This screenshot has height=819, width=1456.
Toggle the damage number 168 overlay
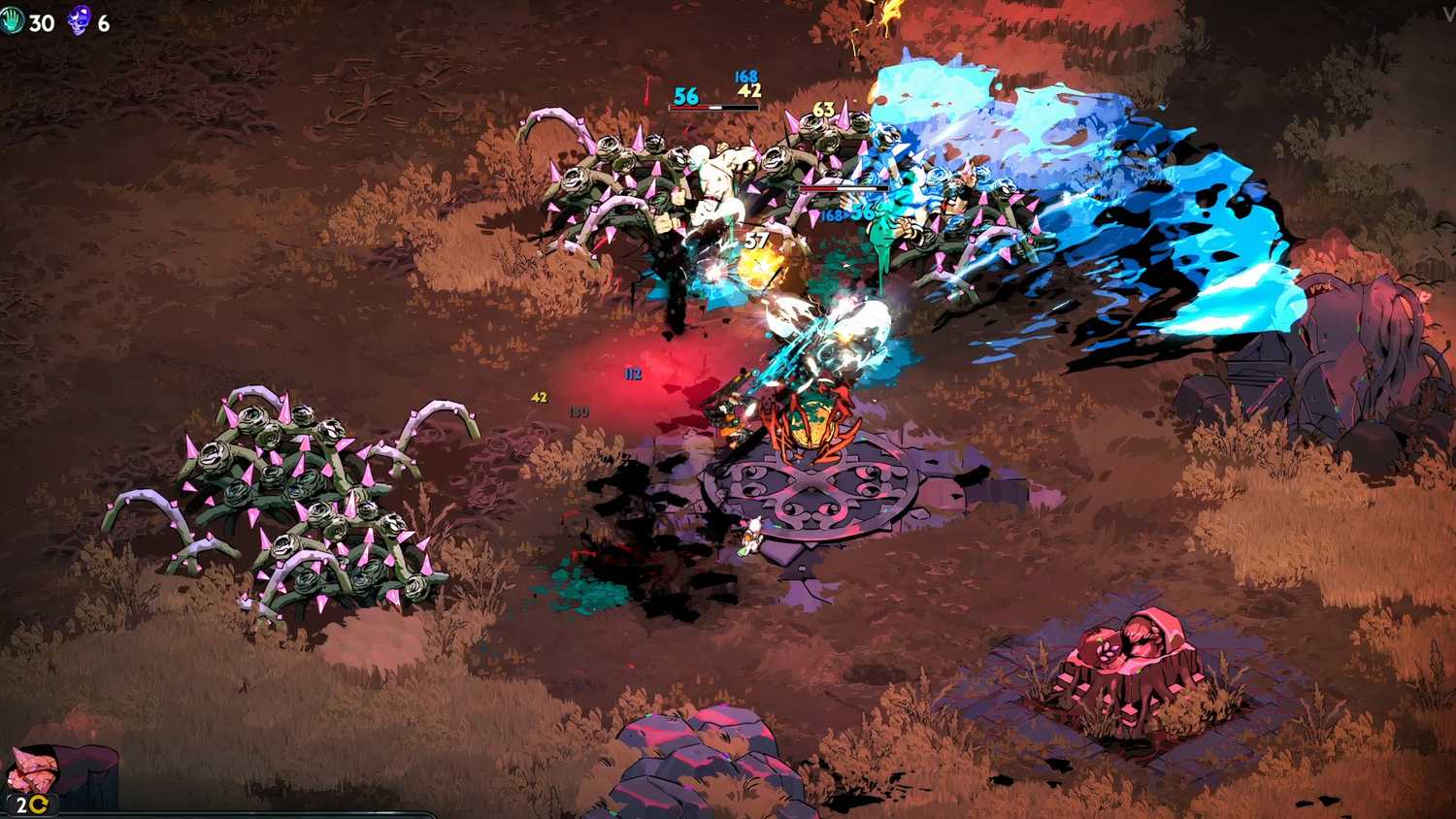[745, 75]
